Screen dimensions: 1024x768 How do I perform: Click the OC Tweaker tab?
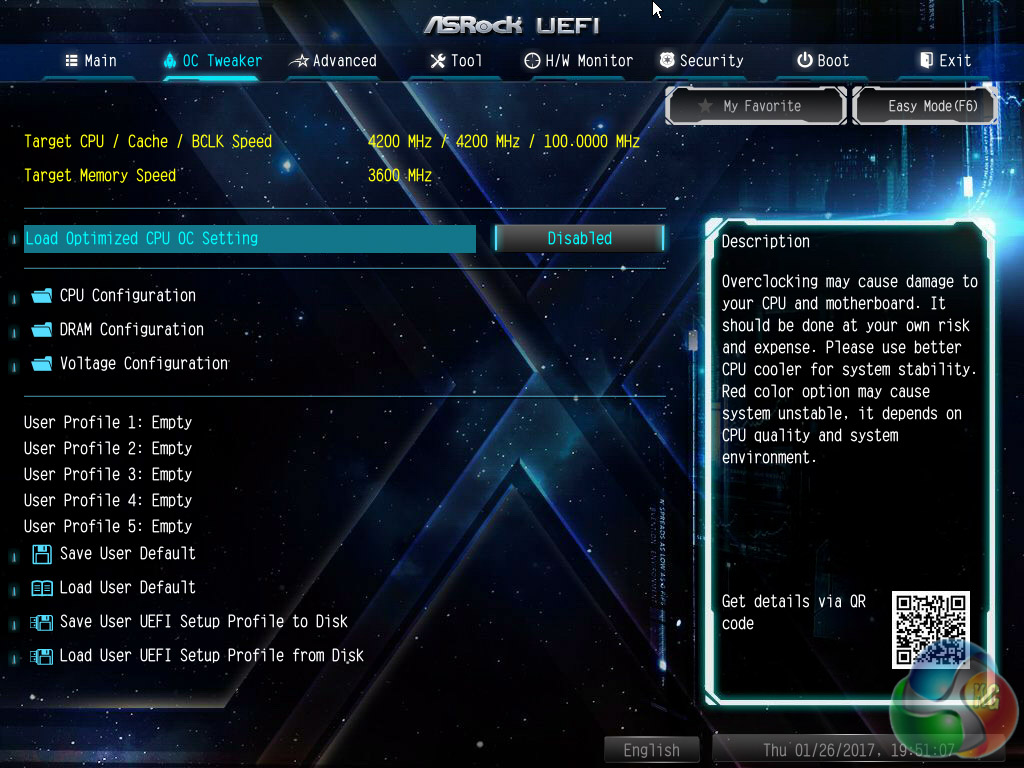212,61
